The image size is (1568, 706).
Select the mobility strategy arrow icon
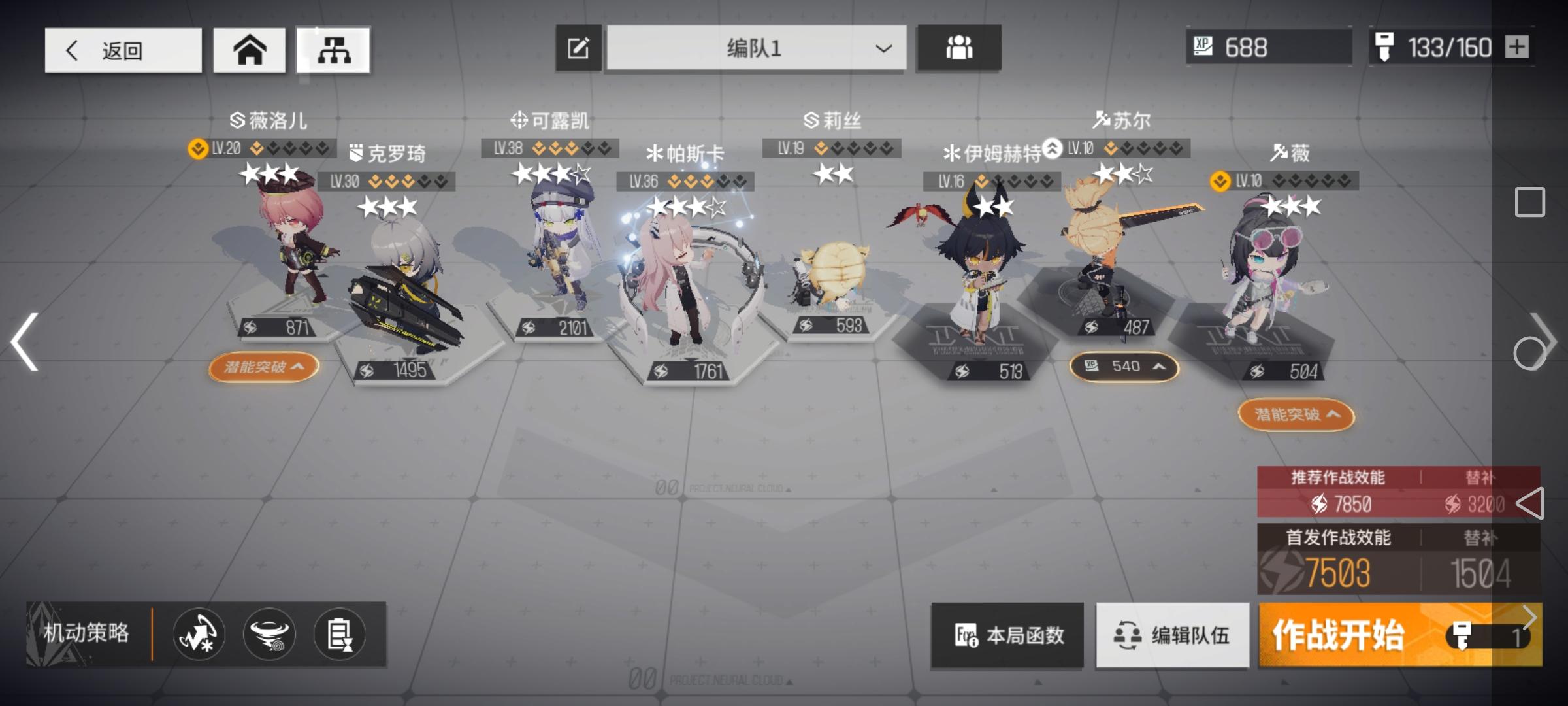[199, 634]
